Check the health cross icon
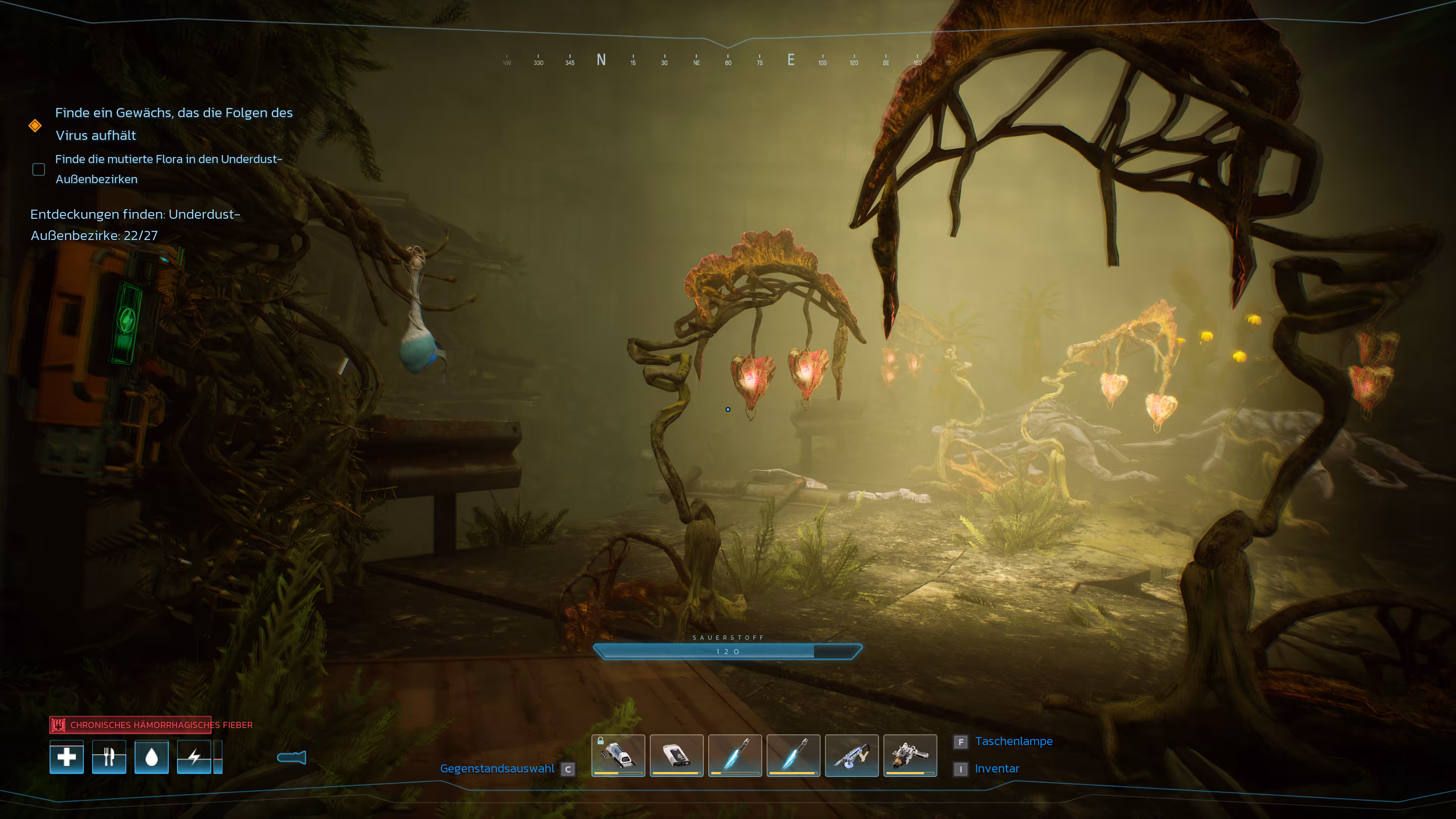This screenshot has width=1456, height=819. [x=67, y=757]
